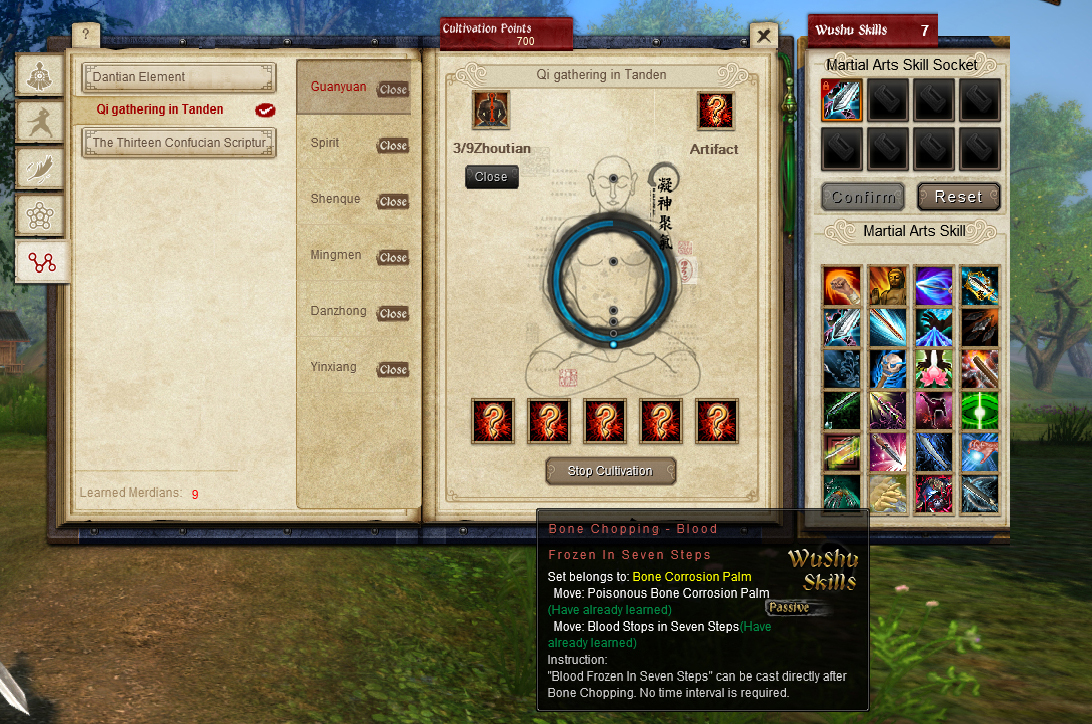
Task: Select the Artifact question mark slot
Action: pyautogui.click(x=716, y=111)
